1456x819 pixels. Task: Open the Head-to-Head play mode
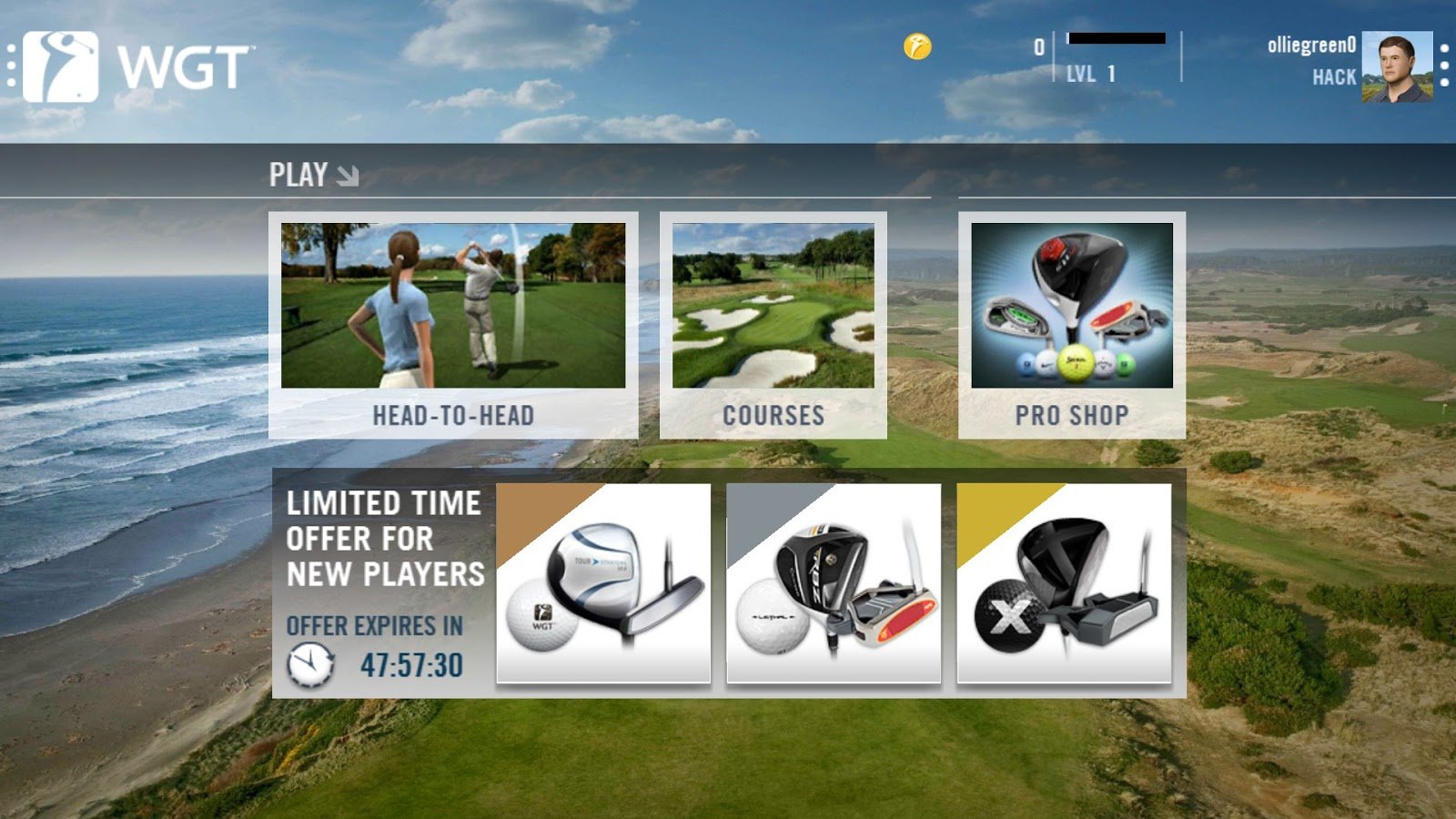pyautogui.click(x=453, y=325)
